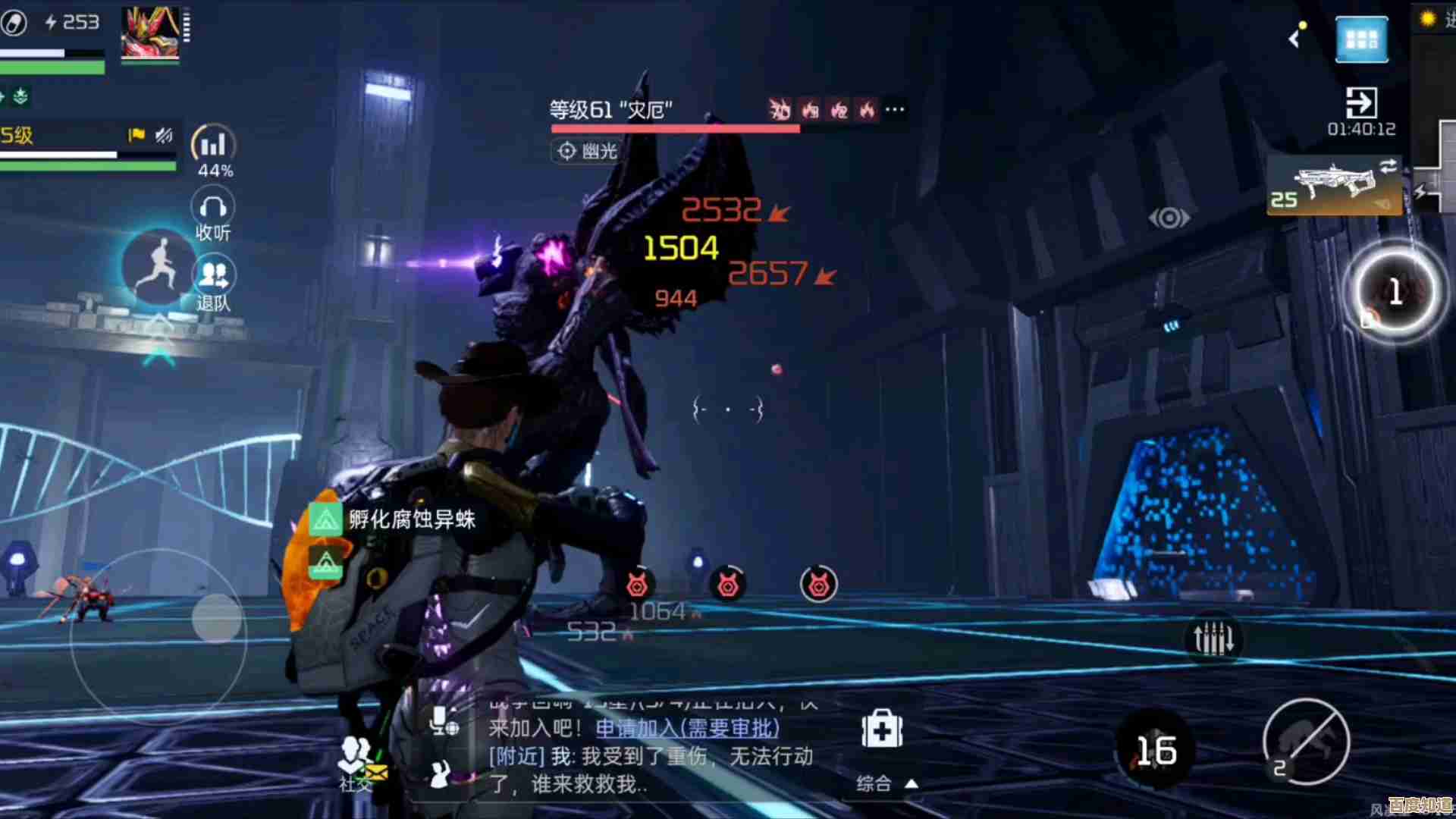The width and height of the screenshot is (1456, 819).
Task: Switch weapon via the rifle slot
Action: 1334,186
